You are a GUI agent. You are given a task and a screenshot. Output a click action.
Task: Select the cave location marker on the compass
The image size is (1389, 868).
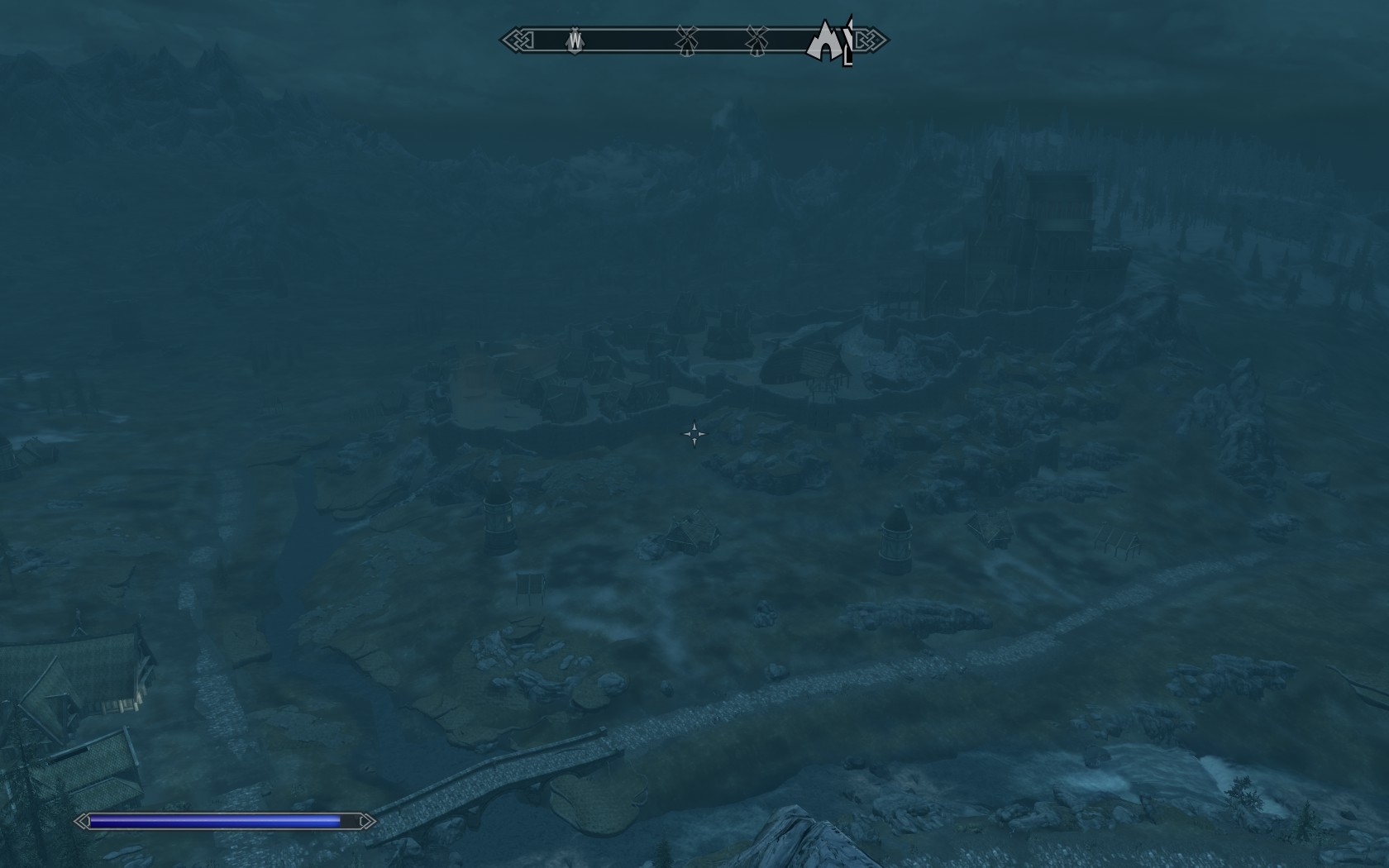[x=823, y=43]
